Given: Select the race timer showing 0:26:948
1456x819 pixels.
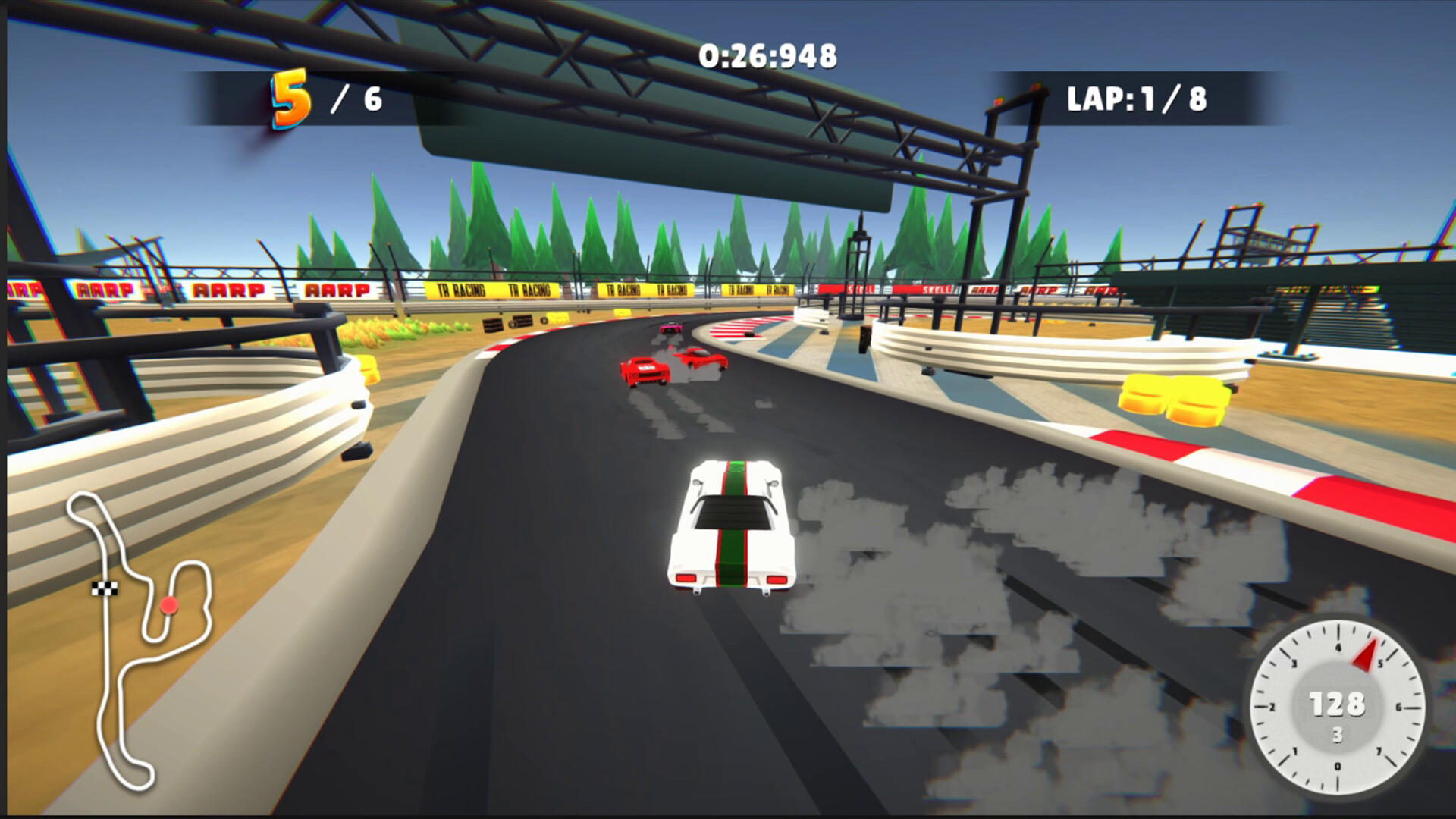Looking at the screenshot, I should [767, 54].
